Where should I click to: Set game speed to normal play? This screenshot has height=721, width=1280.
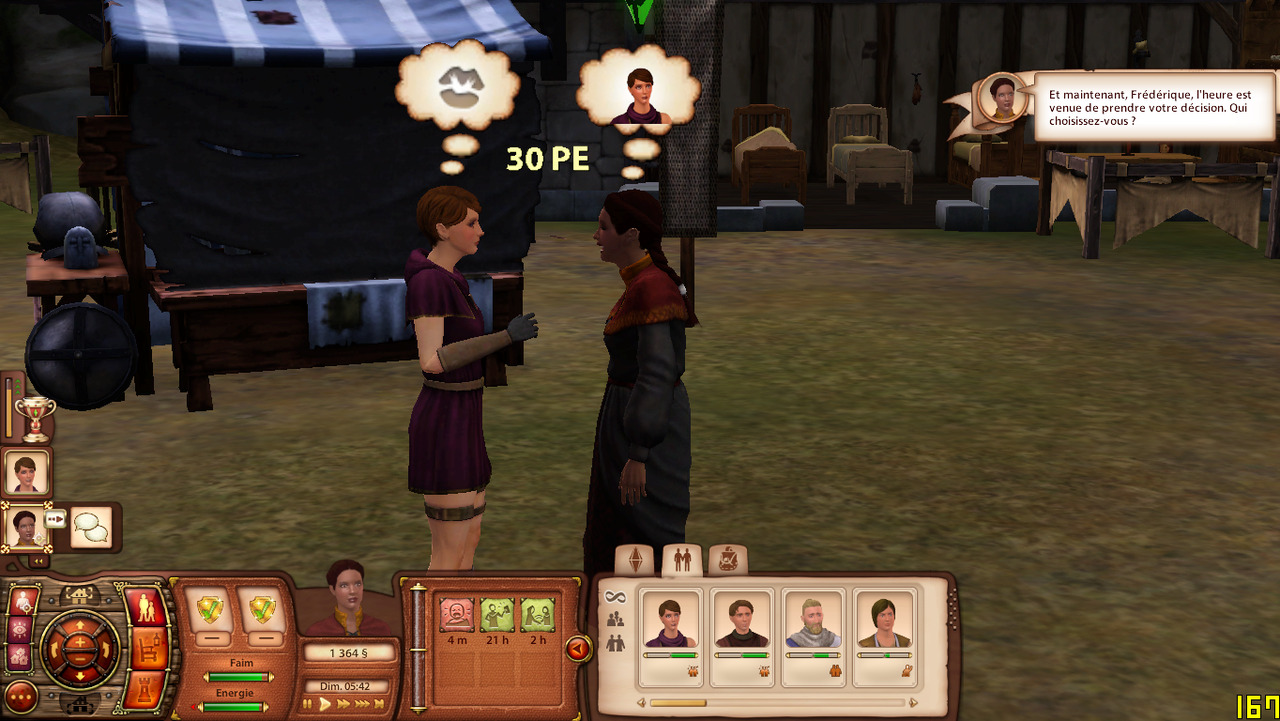pos(325,704)
